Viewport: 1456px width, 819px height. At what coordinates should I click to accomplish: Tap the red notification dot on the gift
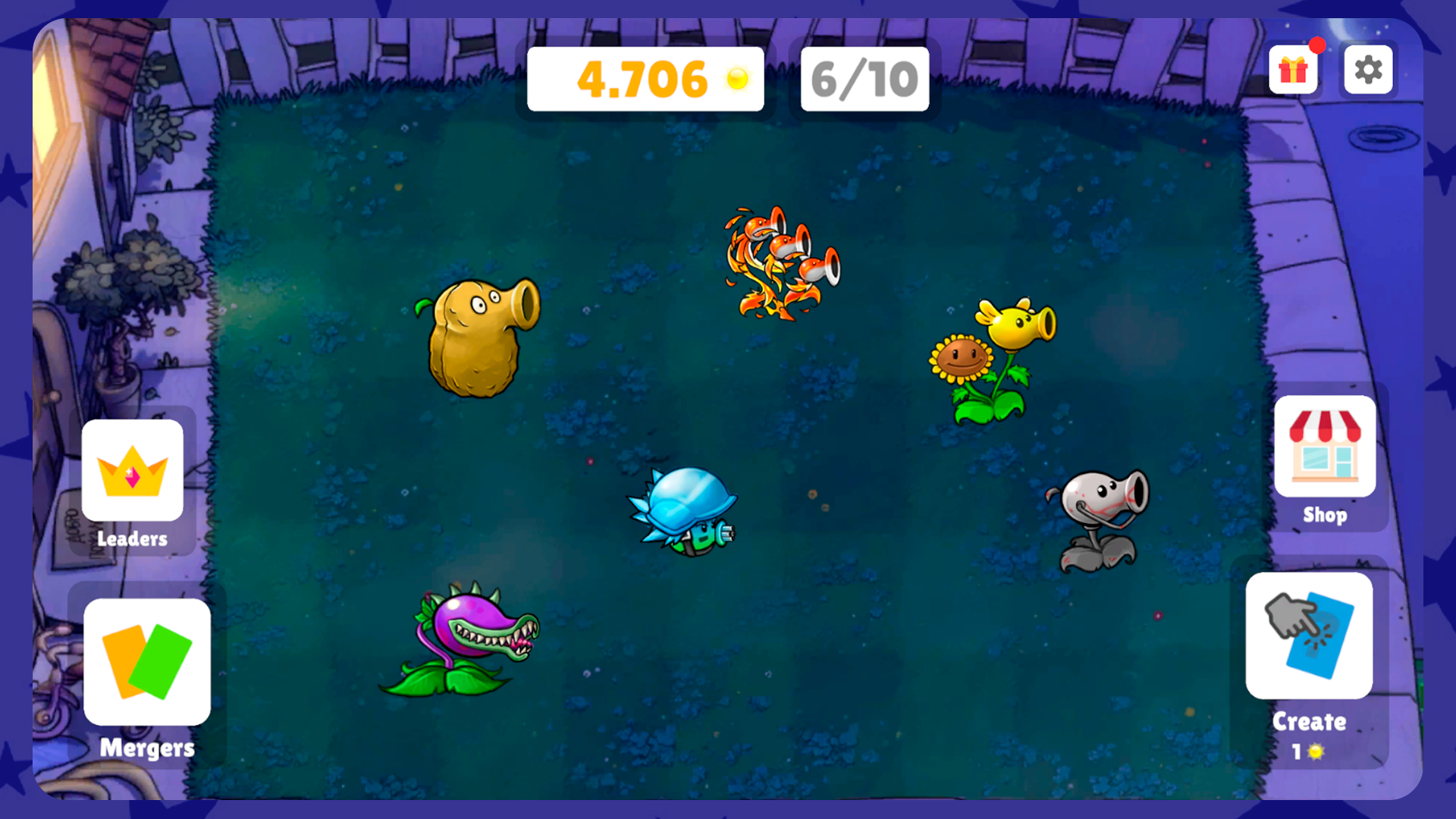1316,46
